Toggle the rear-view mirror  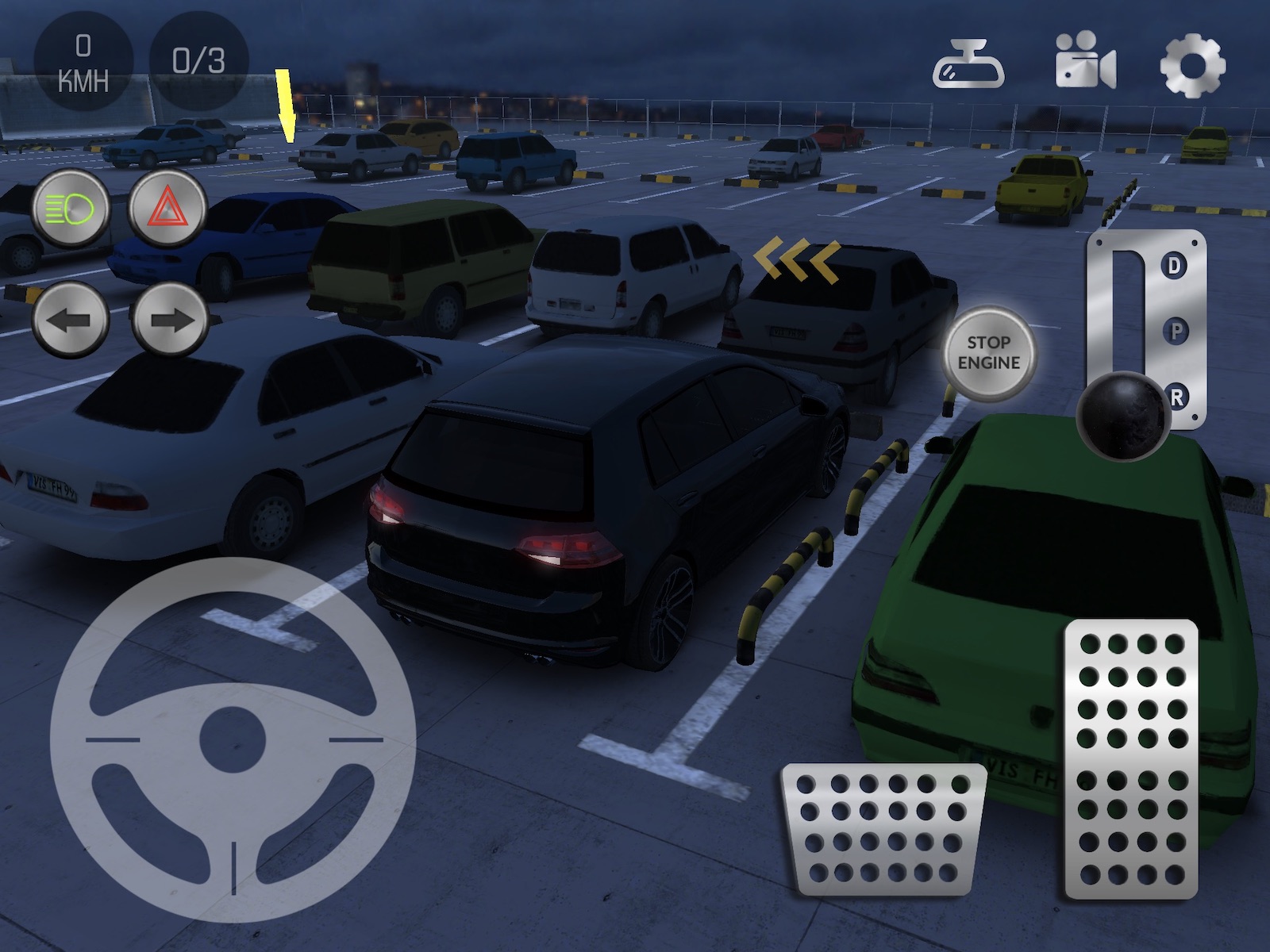[968, 65]
